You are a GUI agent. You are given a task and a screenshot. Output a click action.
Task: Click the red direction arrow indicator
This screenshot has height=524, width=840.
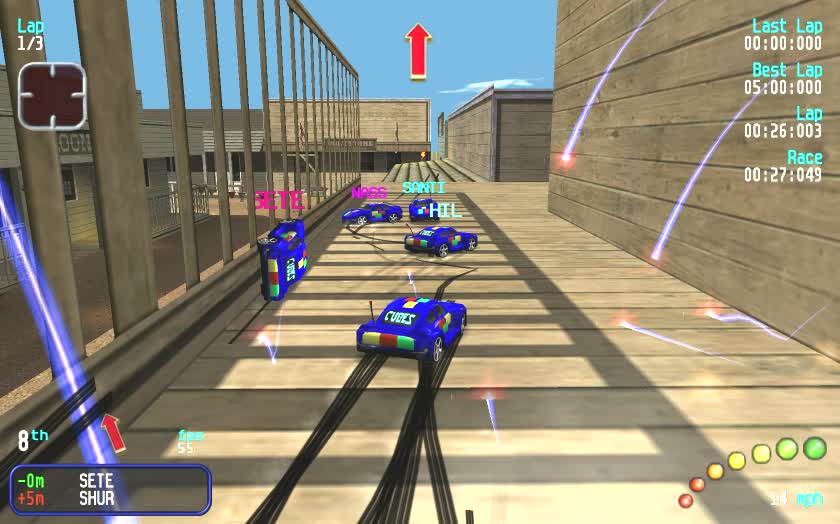pos(418,51)
